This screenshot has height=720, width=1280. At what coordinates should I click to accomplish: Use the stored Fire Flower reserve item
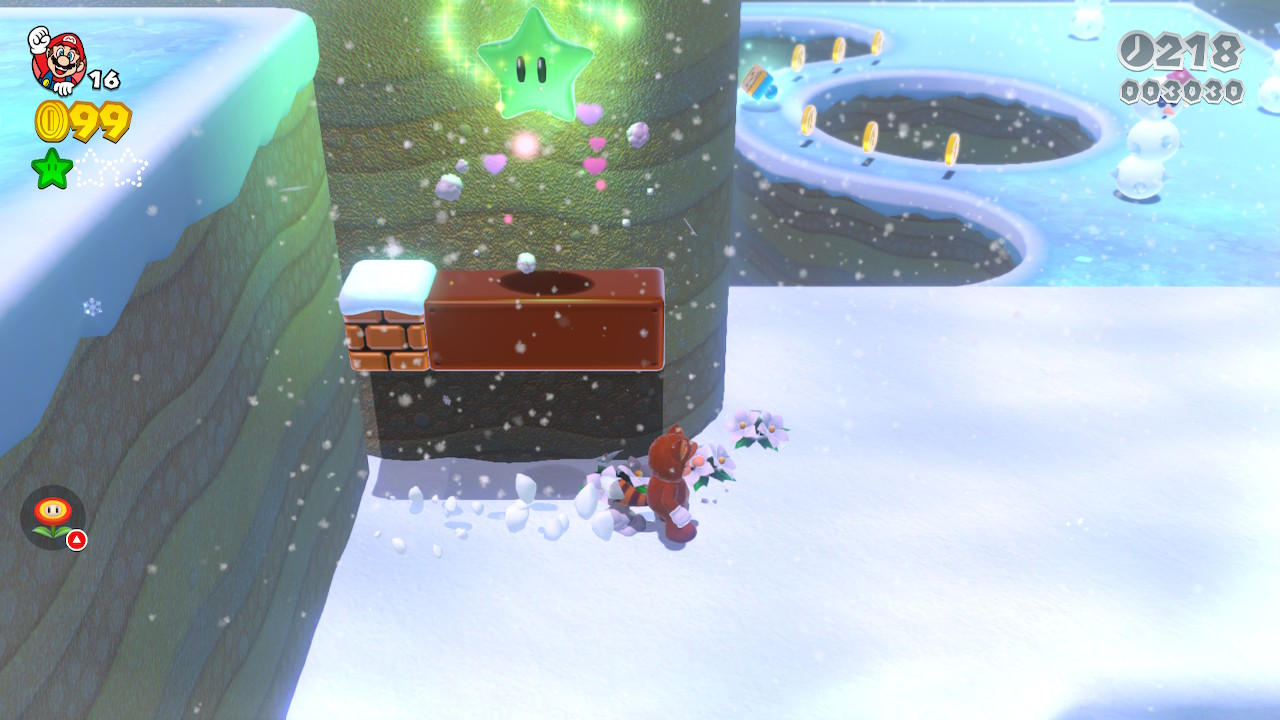tap(53, 517)
